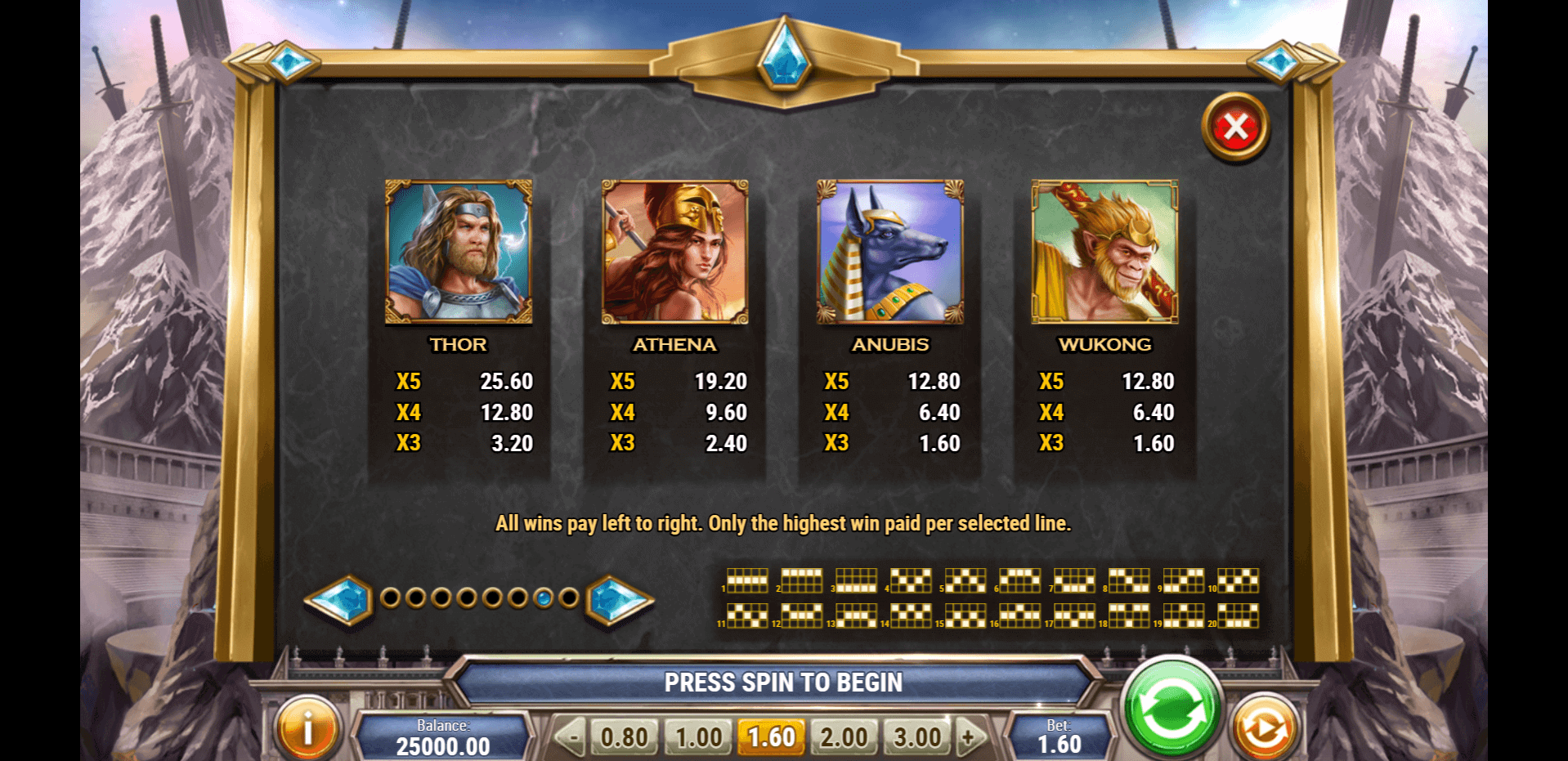Jump to the last paytable page dot

click(x=569, y=598)
